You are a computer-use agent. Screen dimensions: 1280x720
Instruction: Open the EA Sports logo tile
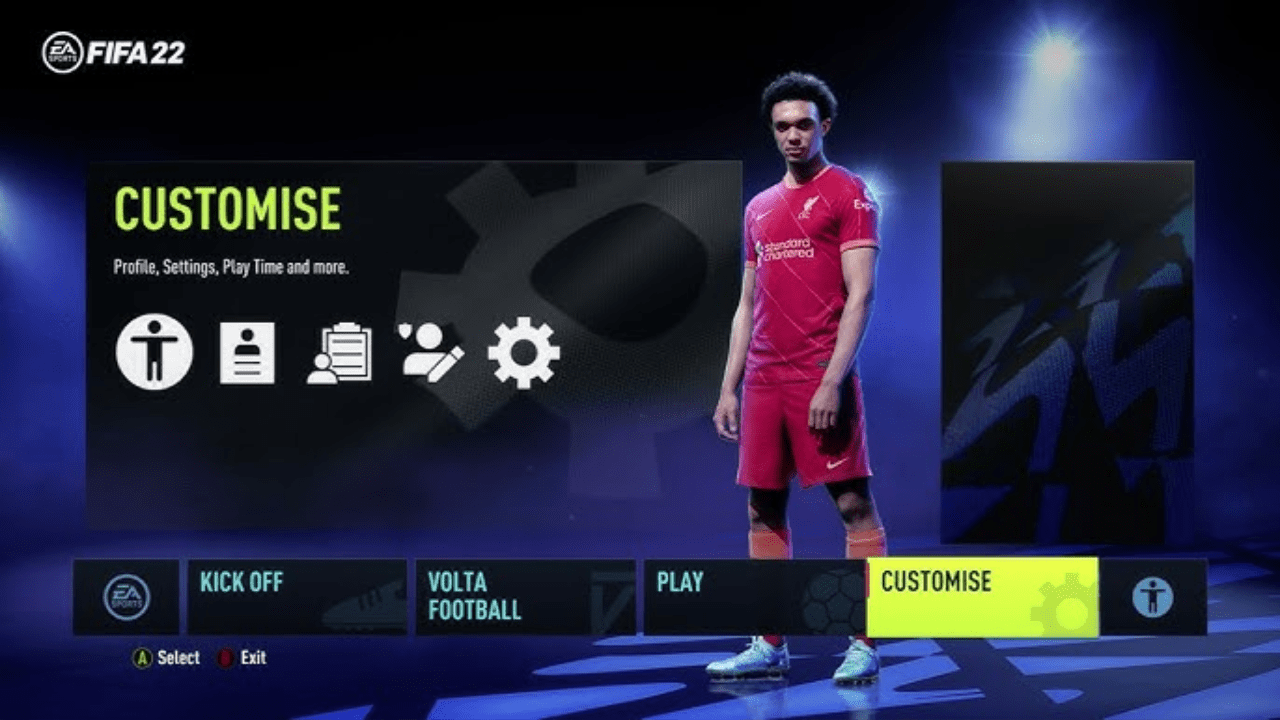pyautogui.click(x=126, y=597)
